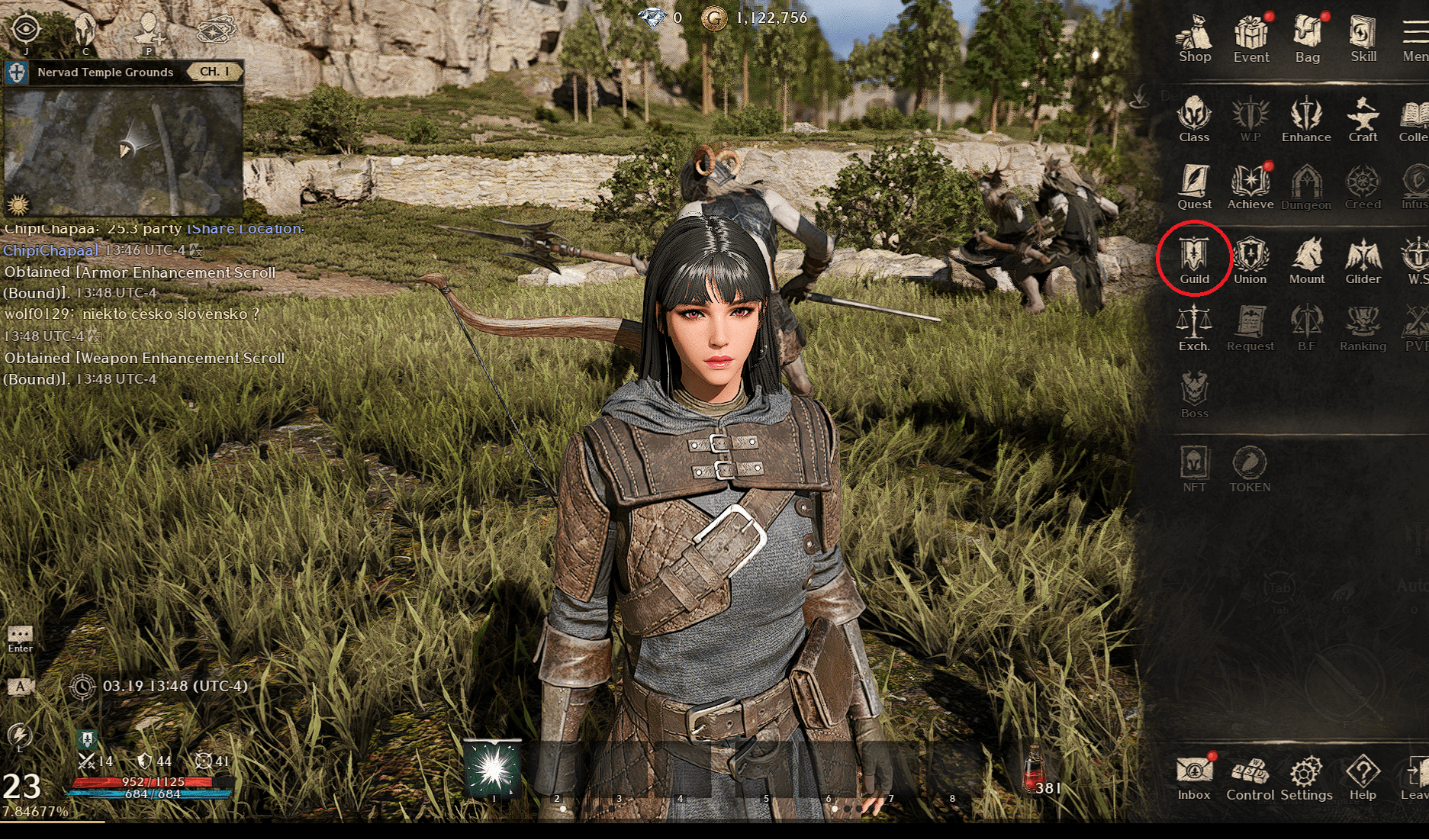Check the Event rewards
Viewport: 1429px width, 840px height.
pos(1250,34)
